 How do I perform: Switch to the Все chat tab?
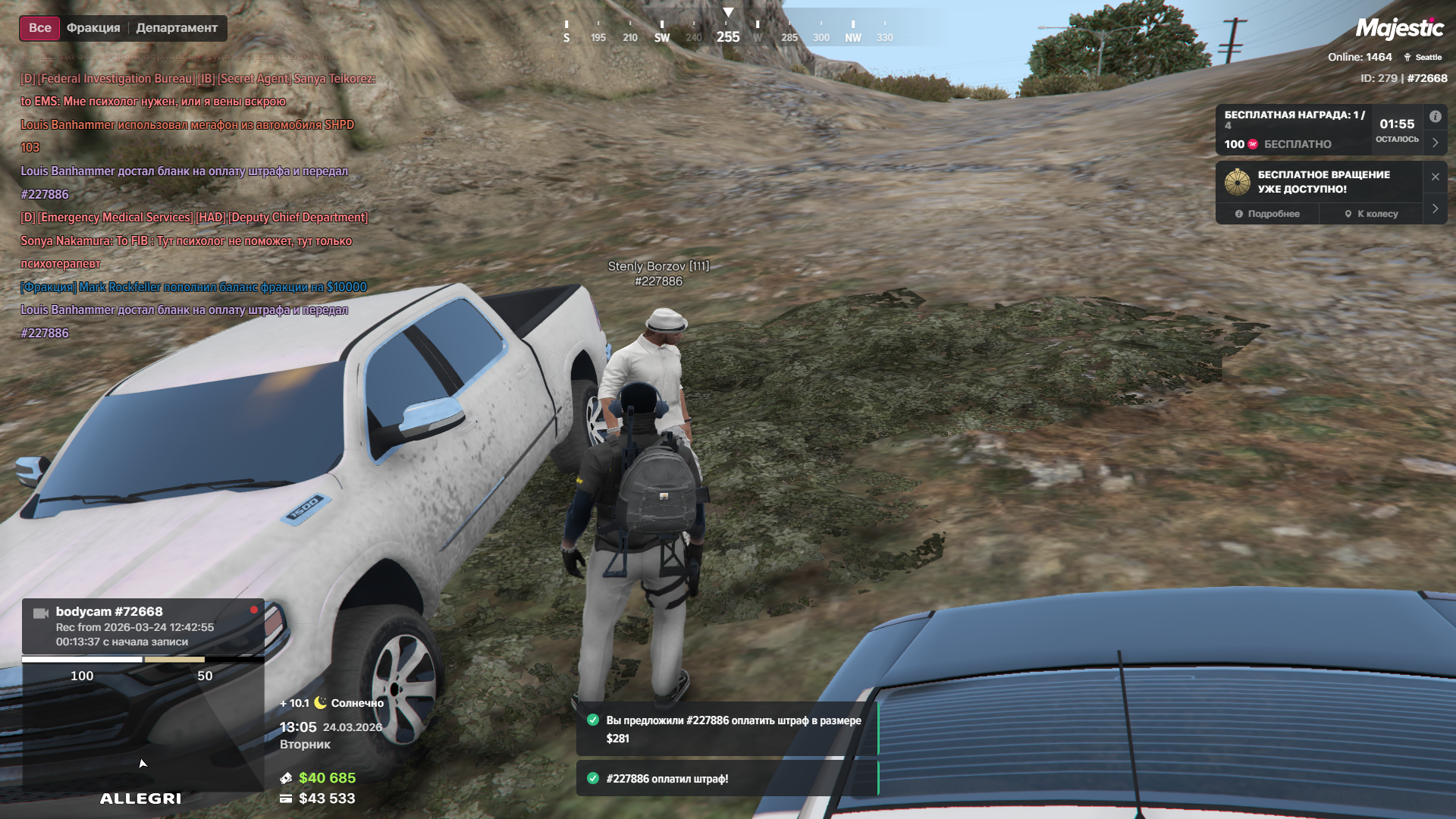coord(39,28)
